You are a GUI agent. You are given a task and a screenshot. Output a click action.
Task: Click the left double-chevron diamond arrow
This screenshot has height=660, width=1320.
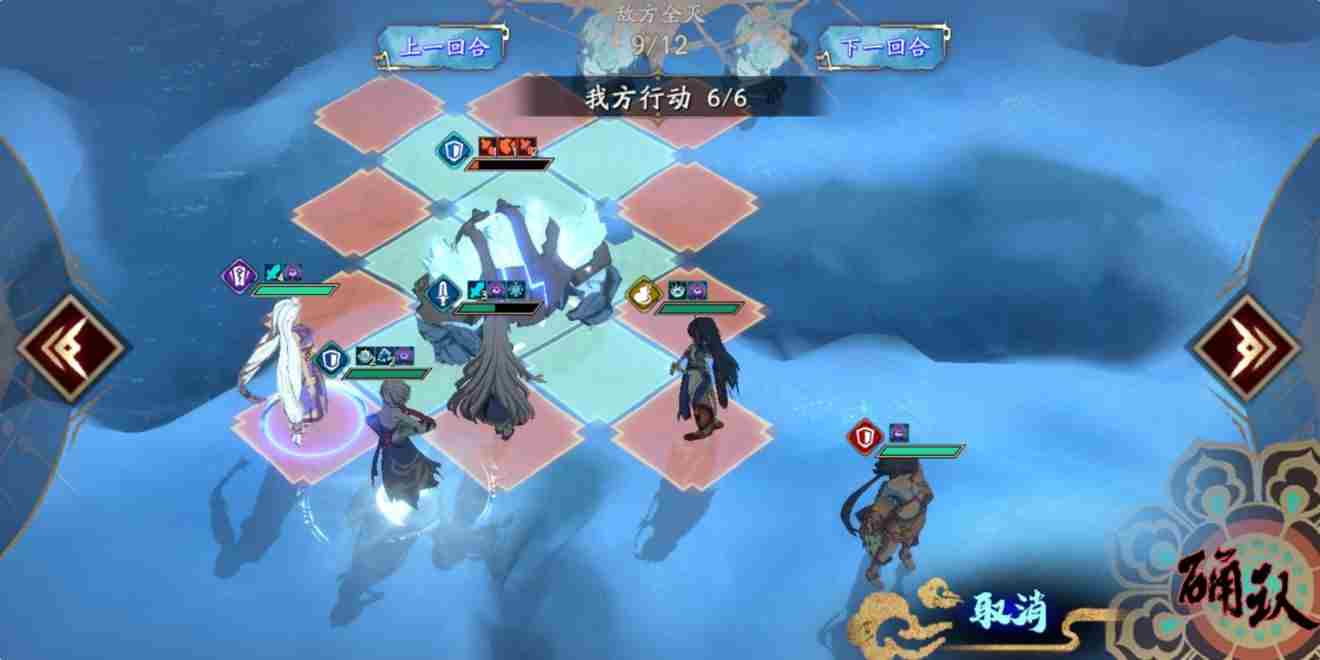tap(71, 347)
